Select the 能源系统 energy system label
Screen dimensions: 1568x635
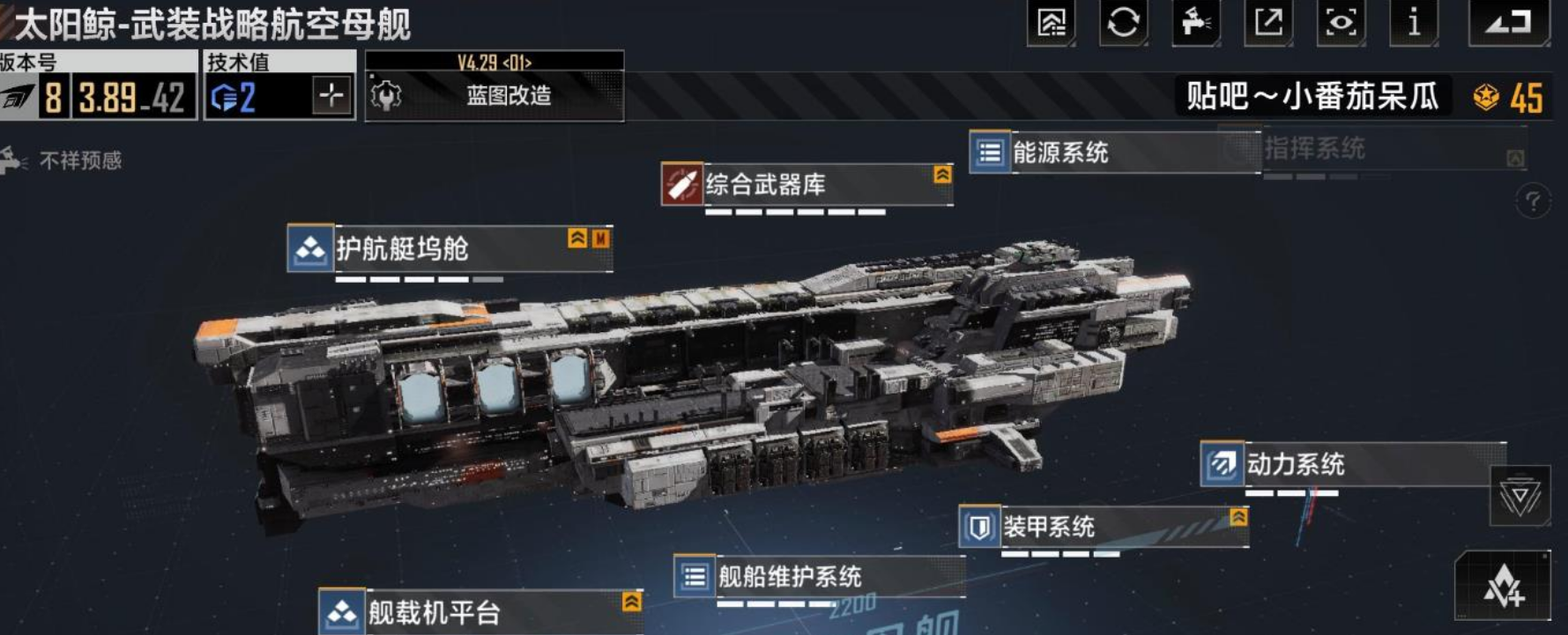click(x=1114, y=152)
